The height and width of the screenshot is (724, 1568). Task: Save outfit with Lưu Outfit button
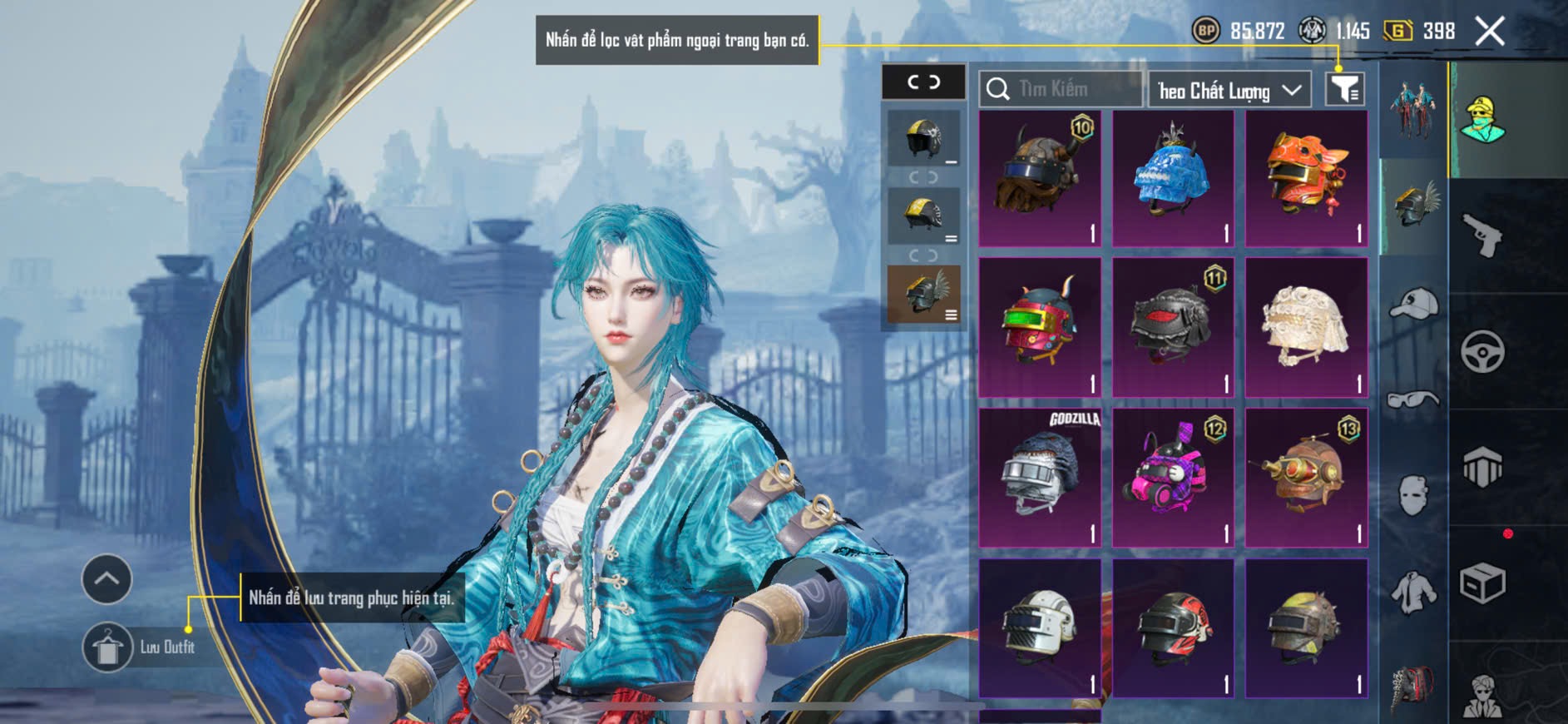[108, 647]
